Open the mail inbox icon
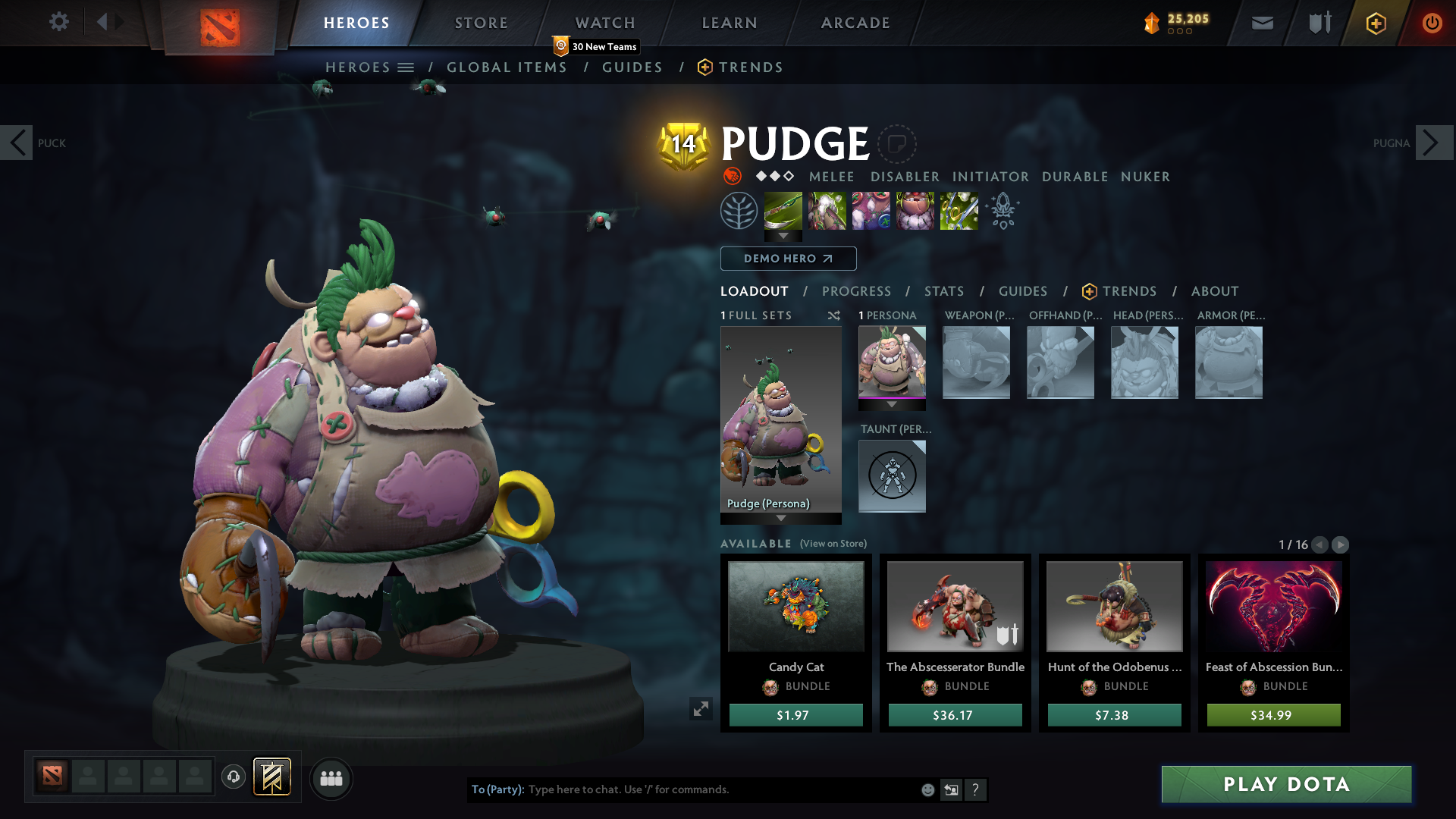 coord(1262,23)
